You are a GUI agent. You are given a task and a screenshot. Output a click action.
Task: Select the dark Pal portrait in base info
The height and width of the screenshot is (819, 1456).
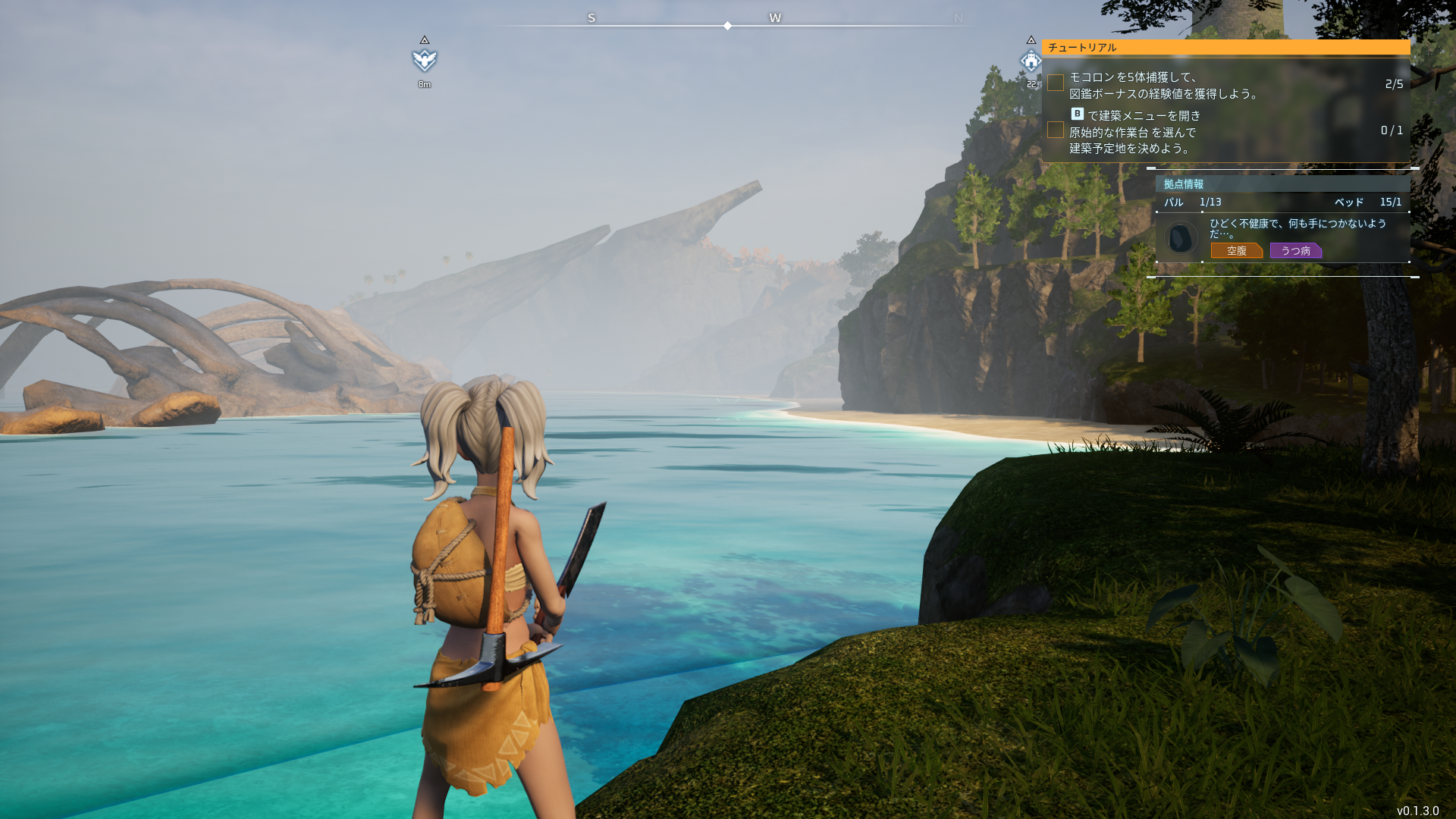click(x=1180, y=238)
